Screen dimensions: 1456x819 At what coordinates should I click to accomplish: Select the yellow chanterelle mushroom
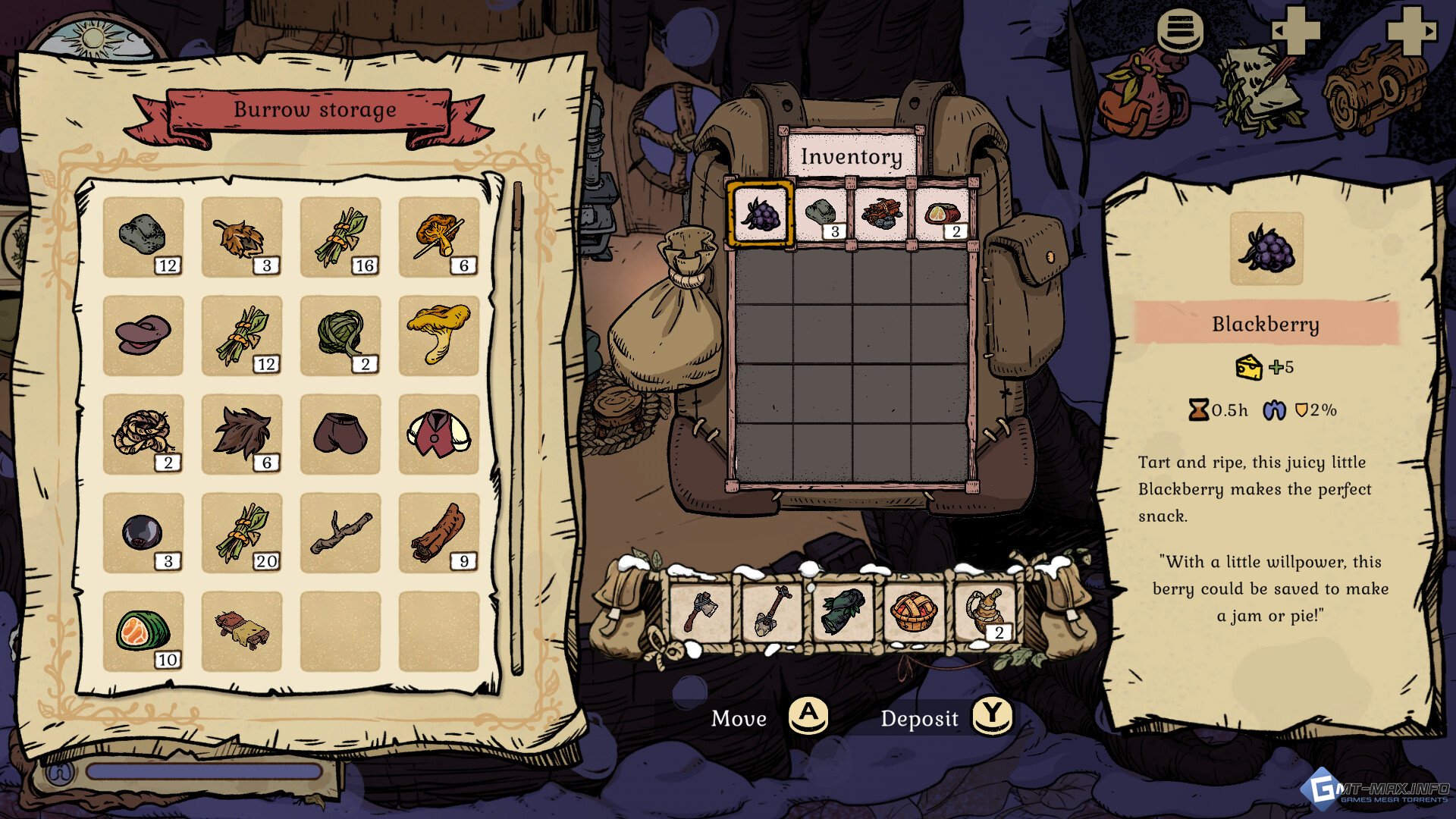pyautogui.click(x=438, y=335)
